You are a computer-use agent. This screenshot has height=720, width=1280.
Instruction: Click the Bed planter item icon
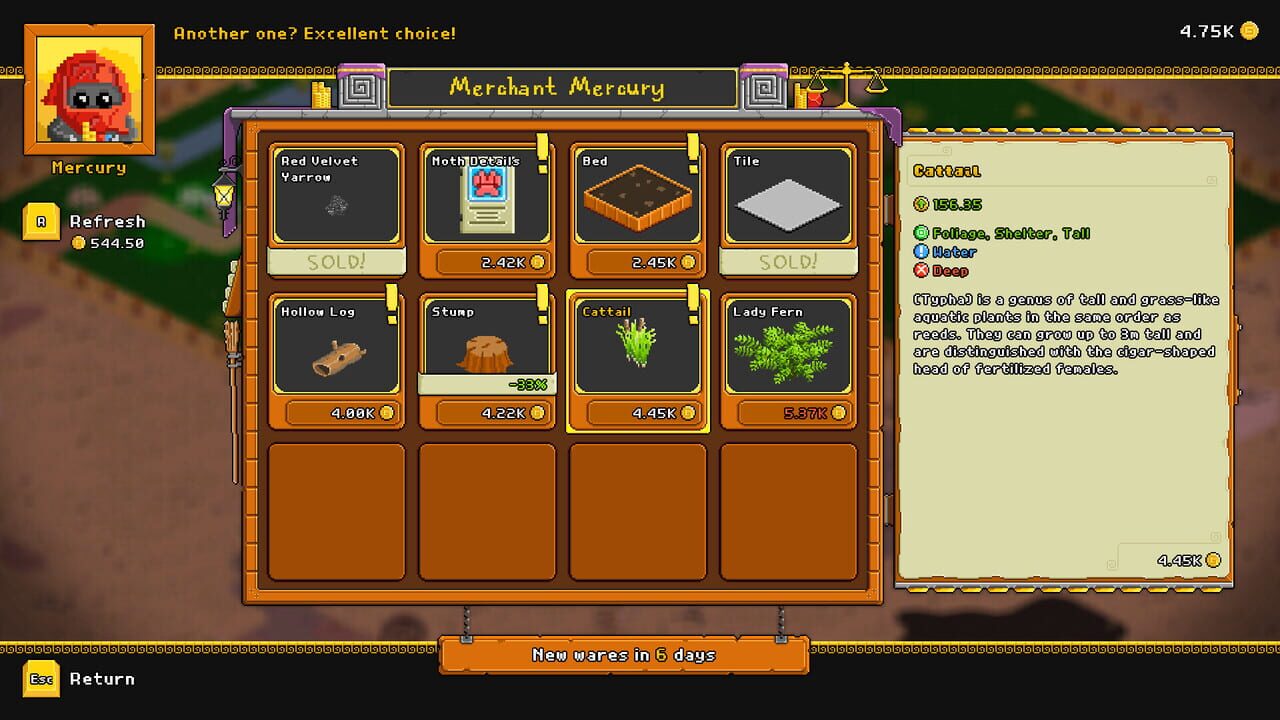[637, 195]
